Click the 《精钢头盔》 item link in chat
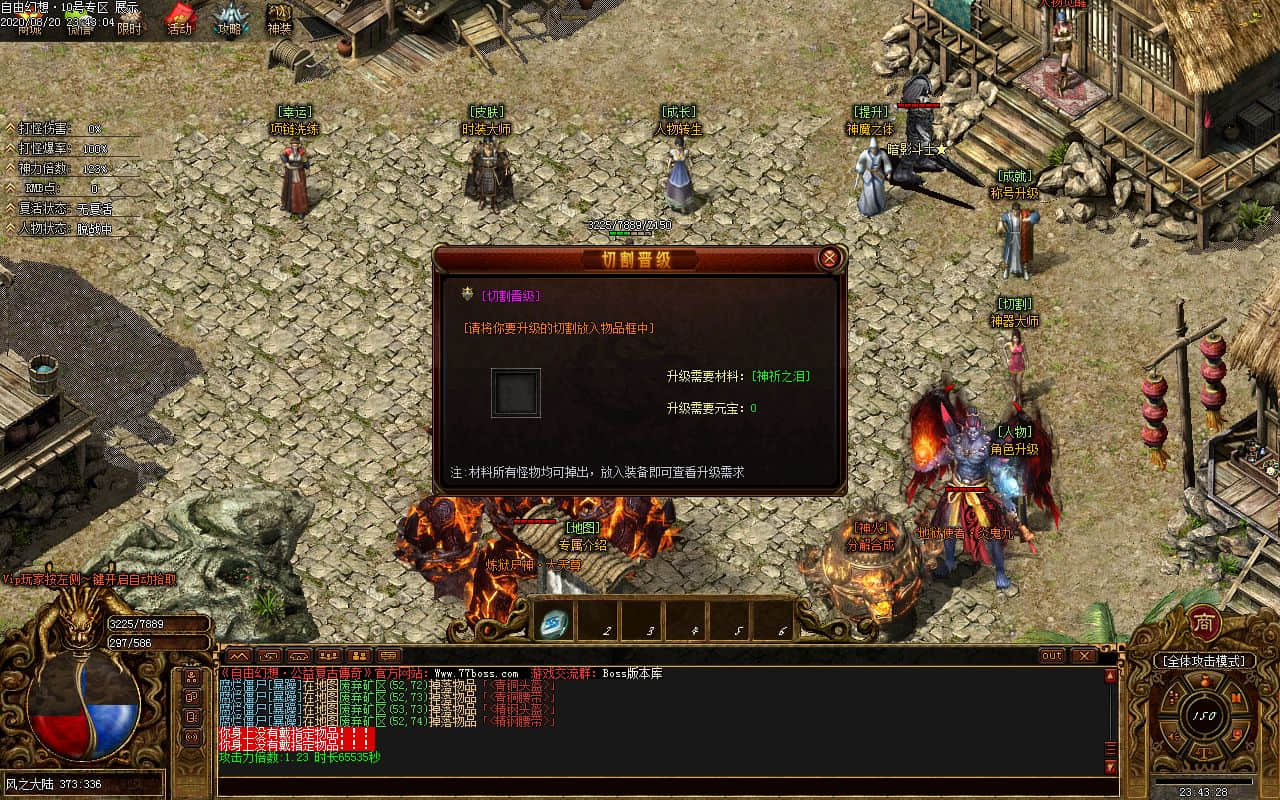The height and width of the screenshot is (800, 1280). pyautogui.click(x=519, y=709)
